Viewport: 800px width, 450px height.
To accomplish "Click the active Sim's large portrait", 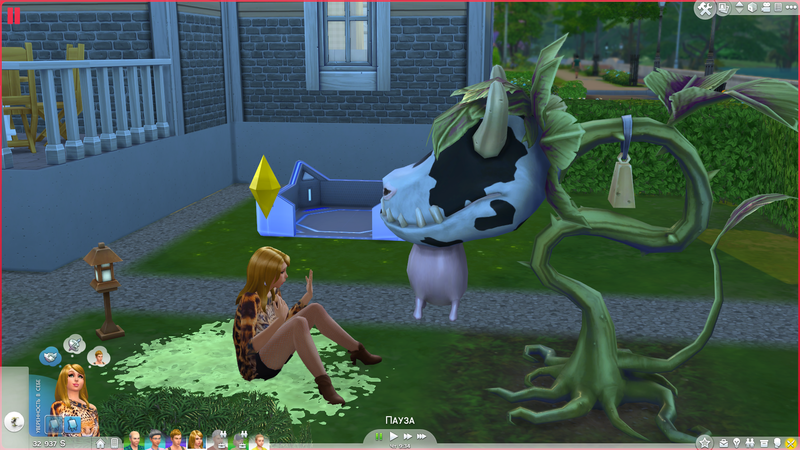I will (74, 395).
